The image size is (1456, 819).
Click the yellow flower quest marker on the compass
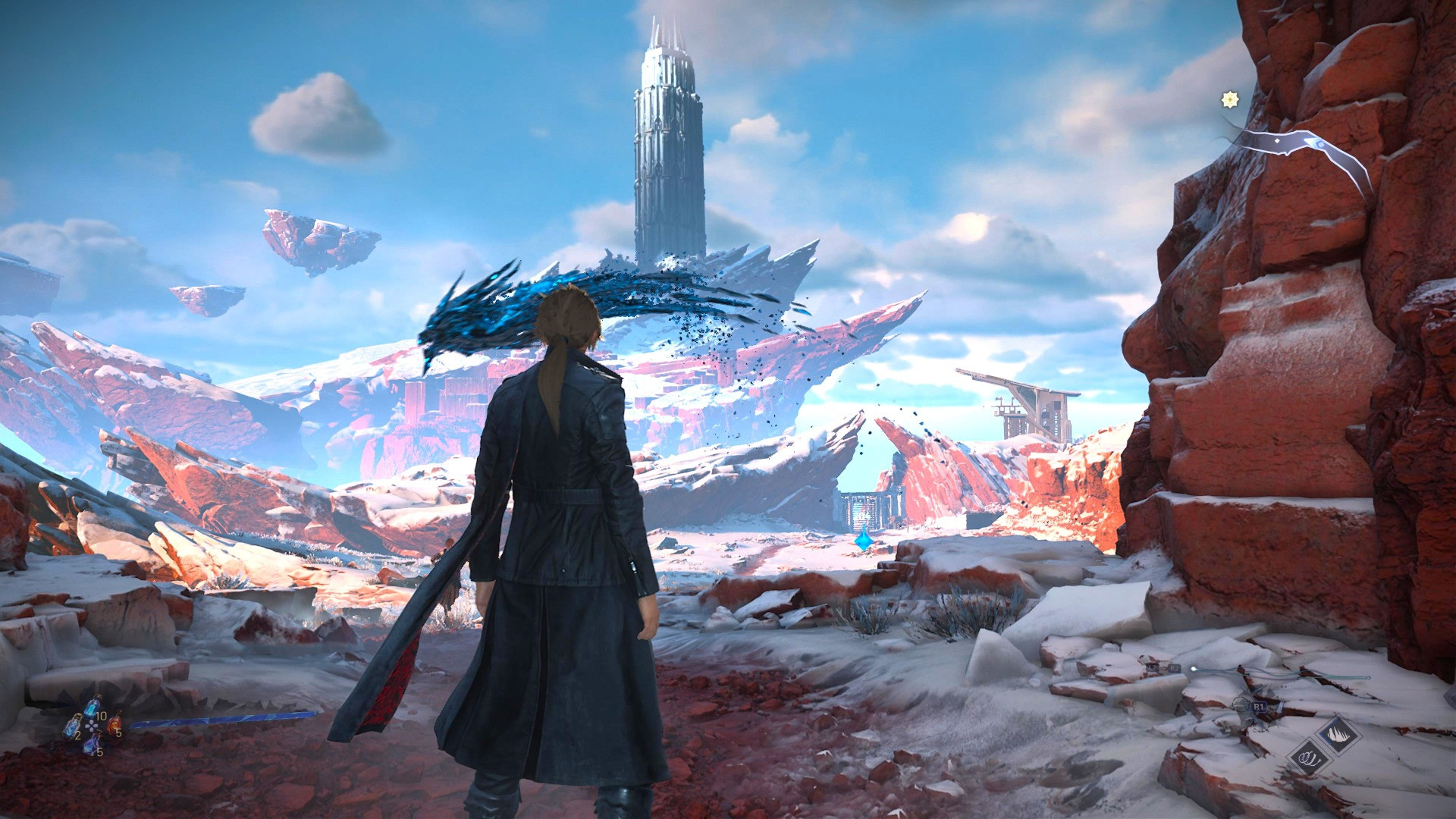1230,99
